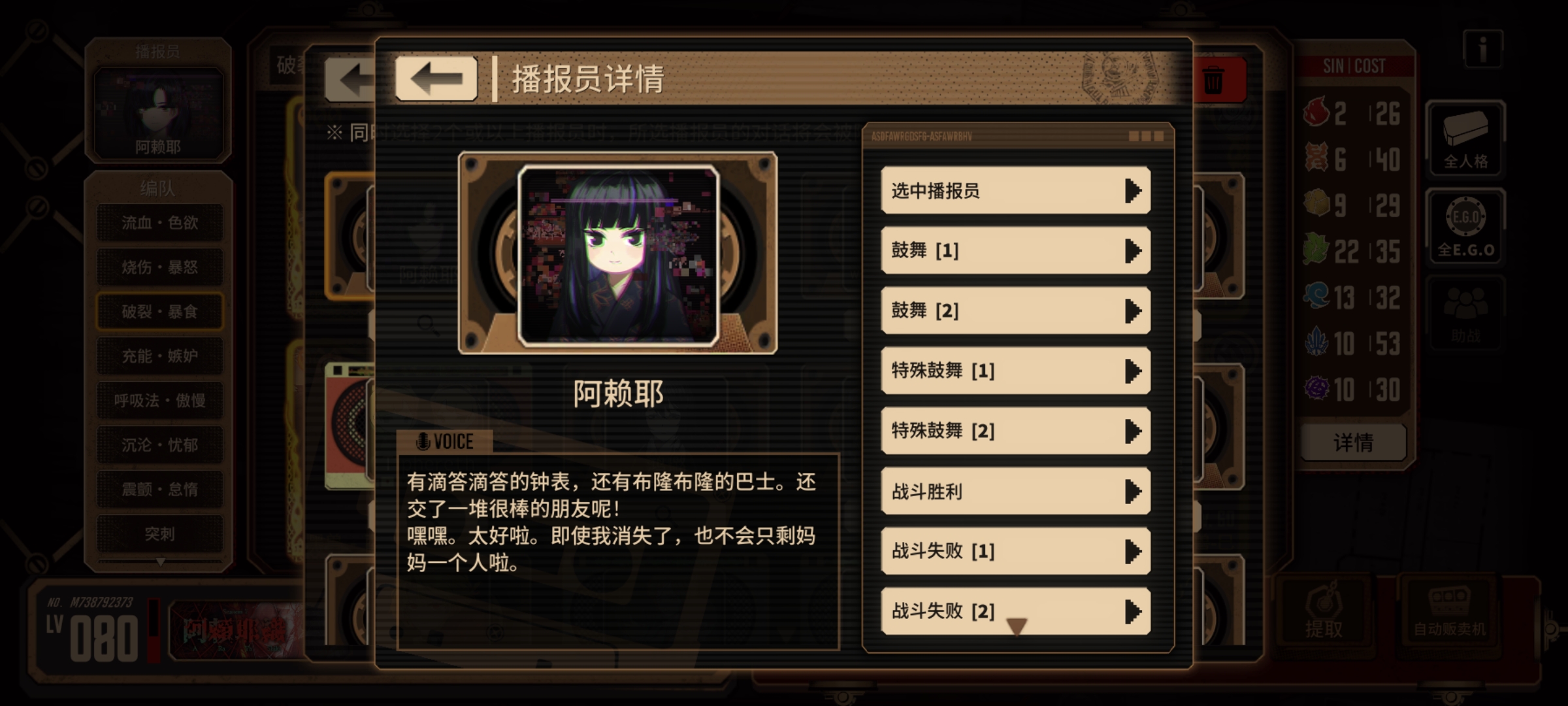
Task: Select the 流血·色欲 team preset
Action: [x=158, y=222]
